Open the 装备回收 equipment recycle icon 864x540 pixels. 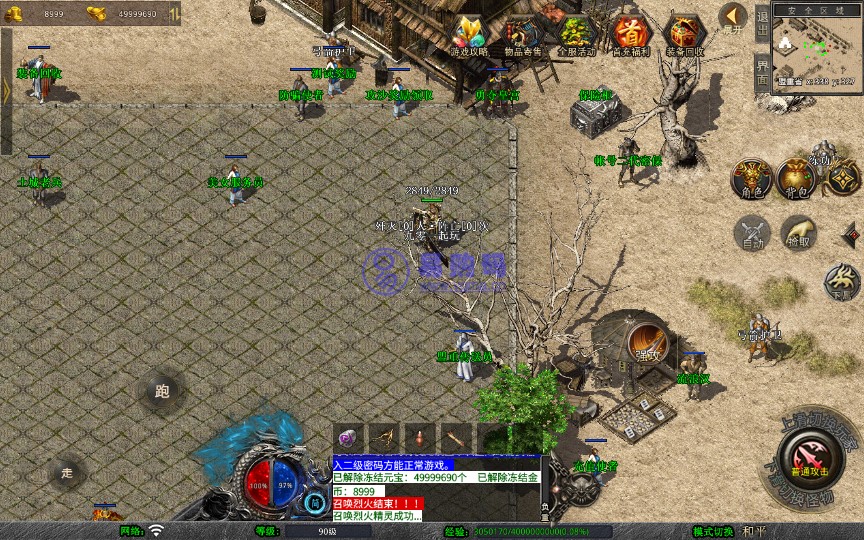685,35
